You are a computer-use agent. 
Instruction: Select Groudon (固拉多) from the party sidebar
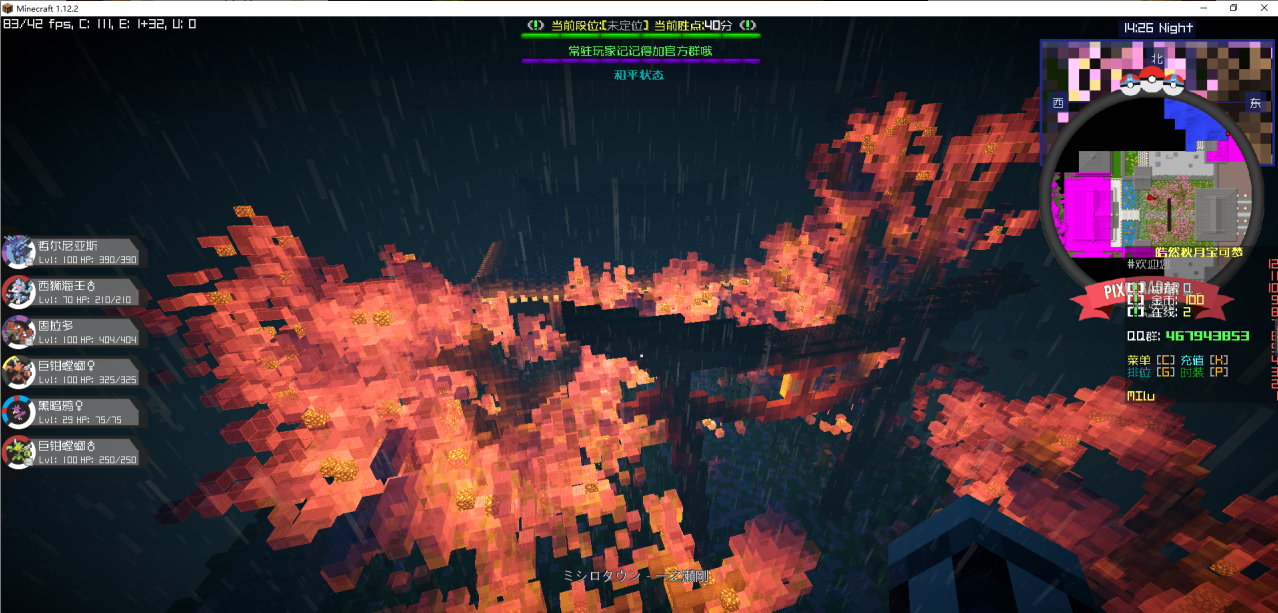click(x=70, y=332)
